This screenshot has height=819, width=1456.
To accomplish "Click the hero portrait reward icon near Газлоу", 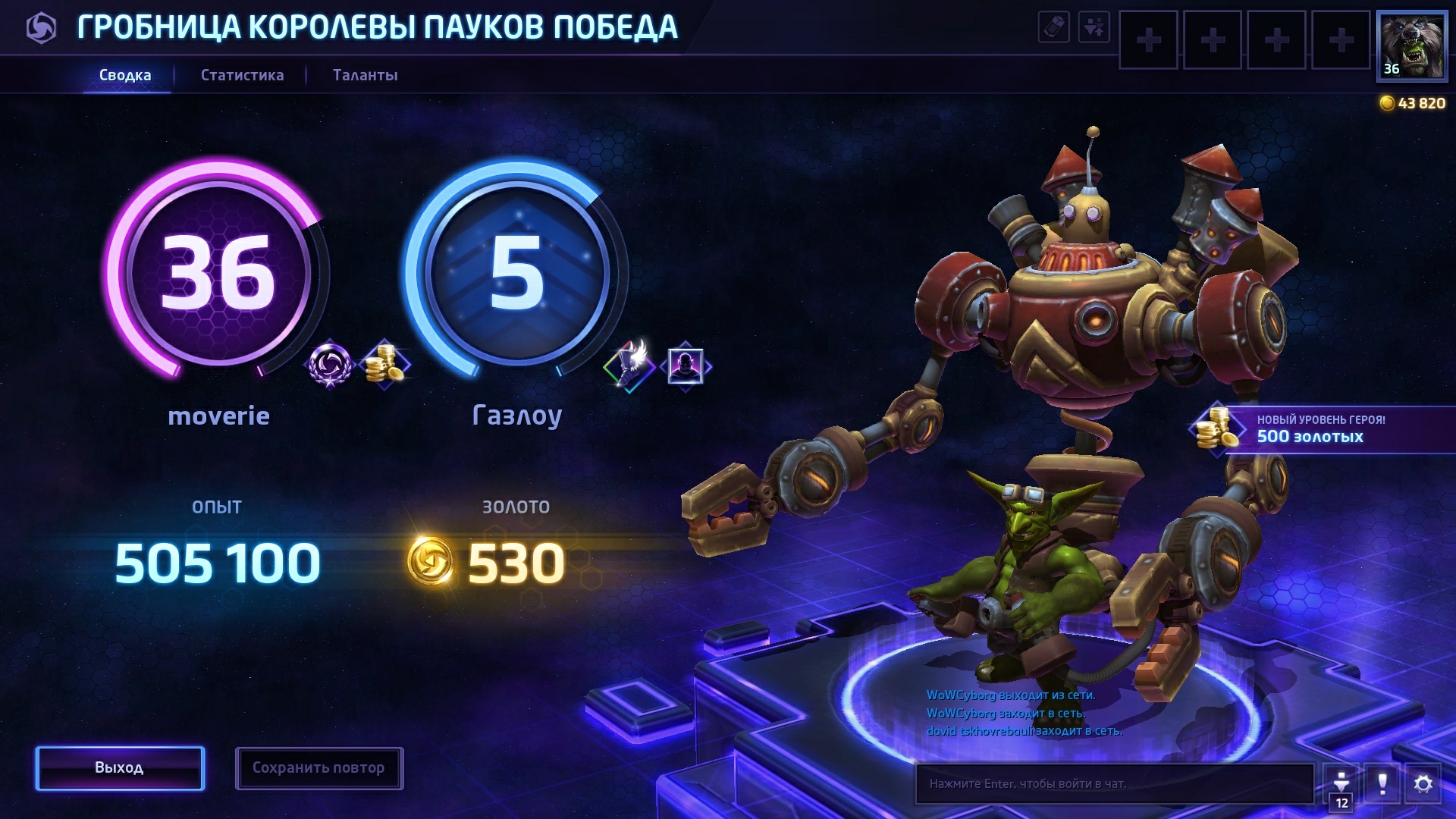I will coord(686,366).
